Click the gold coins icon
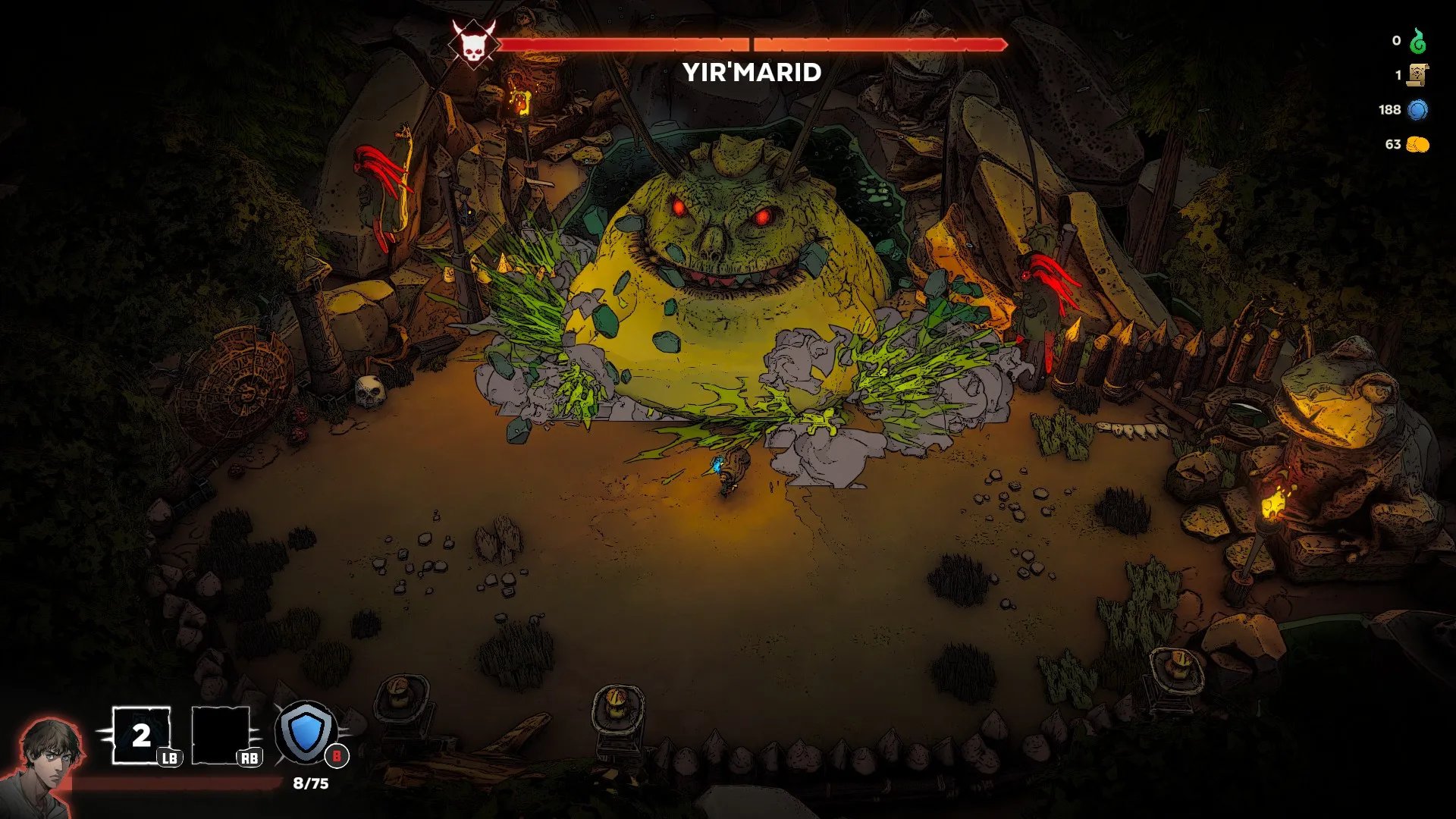 tap(1417, 144)
